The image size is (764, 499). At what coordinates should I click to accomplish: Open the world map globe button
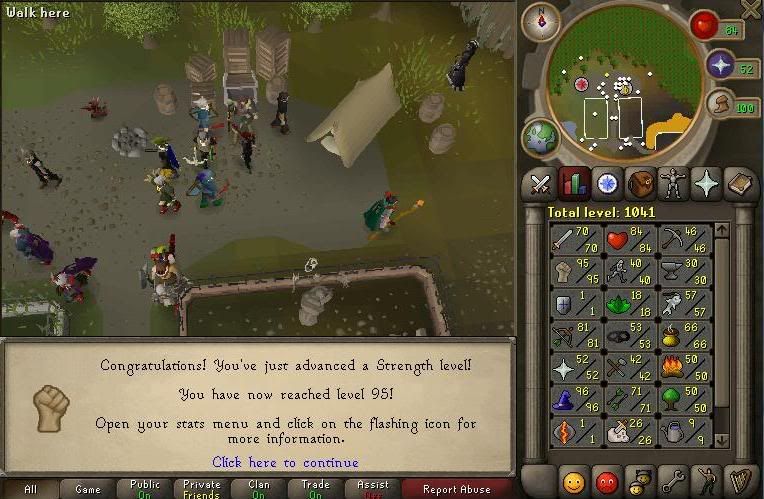[x=541, y=138]
